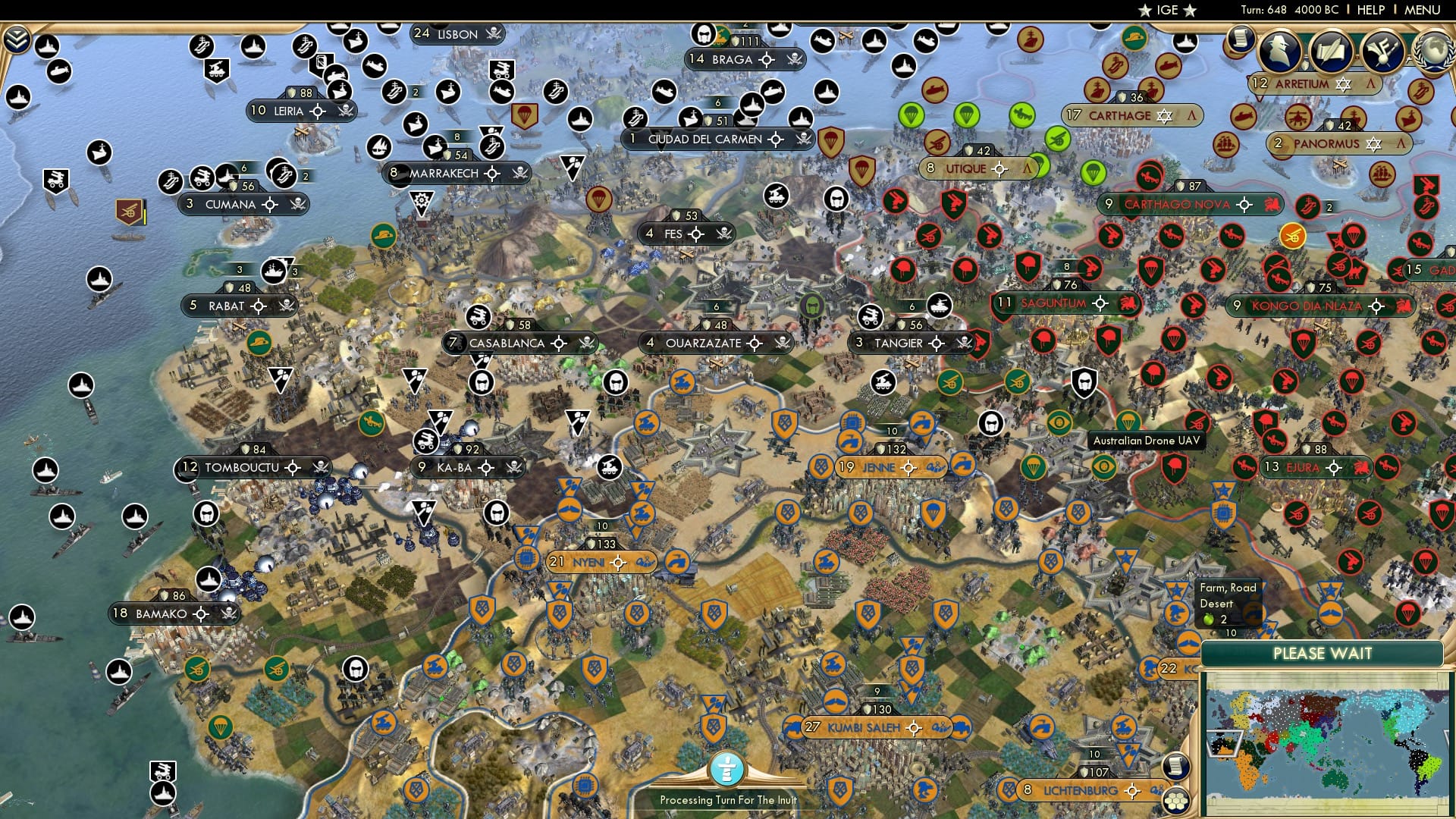
Task: Open the MENU from the top bar
Action: (1424, 11)
